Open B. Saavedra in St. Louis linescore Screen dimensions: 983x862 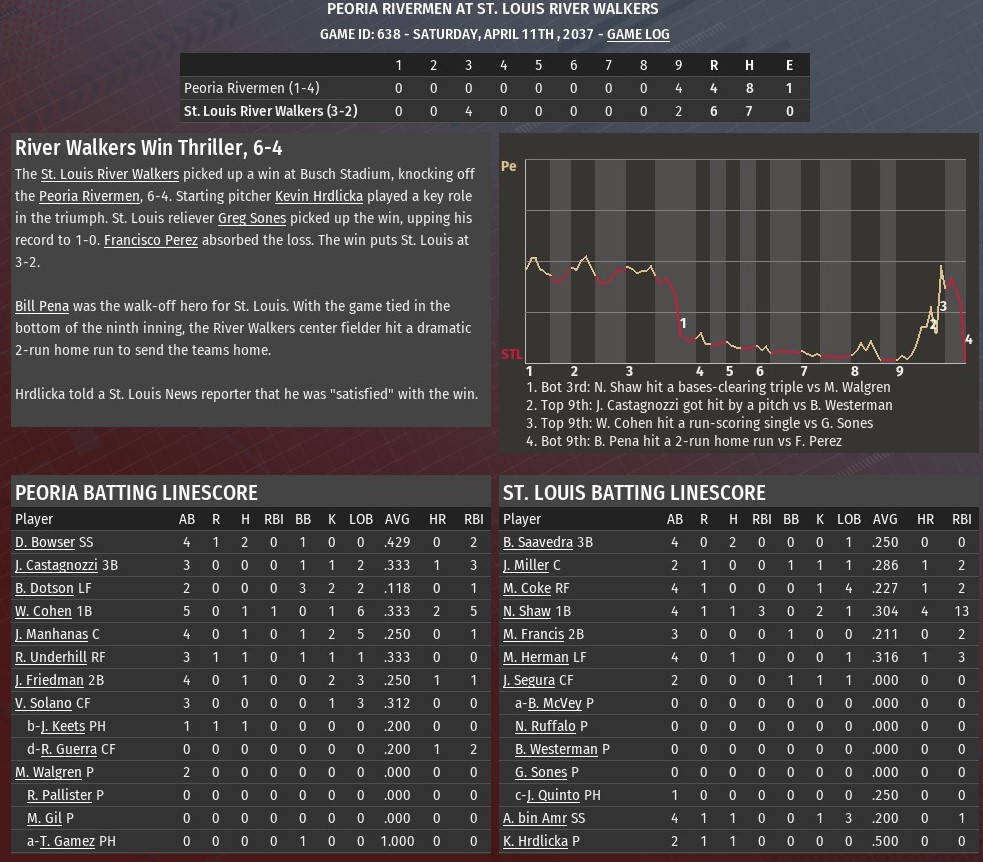(538, 542)
